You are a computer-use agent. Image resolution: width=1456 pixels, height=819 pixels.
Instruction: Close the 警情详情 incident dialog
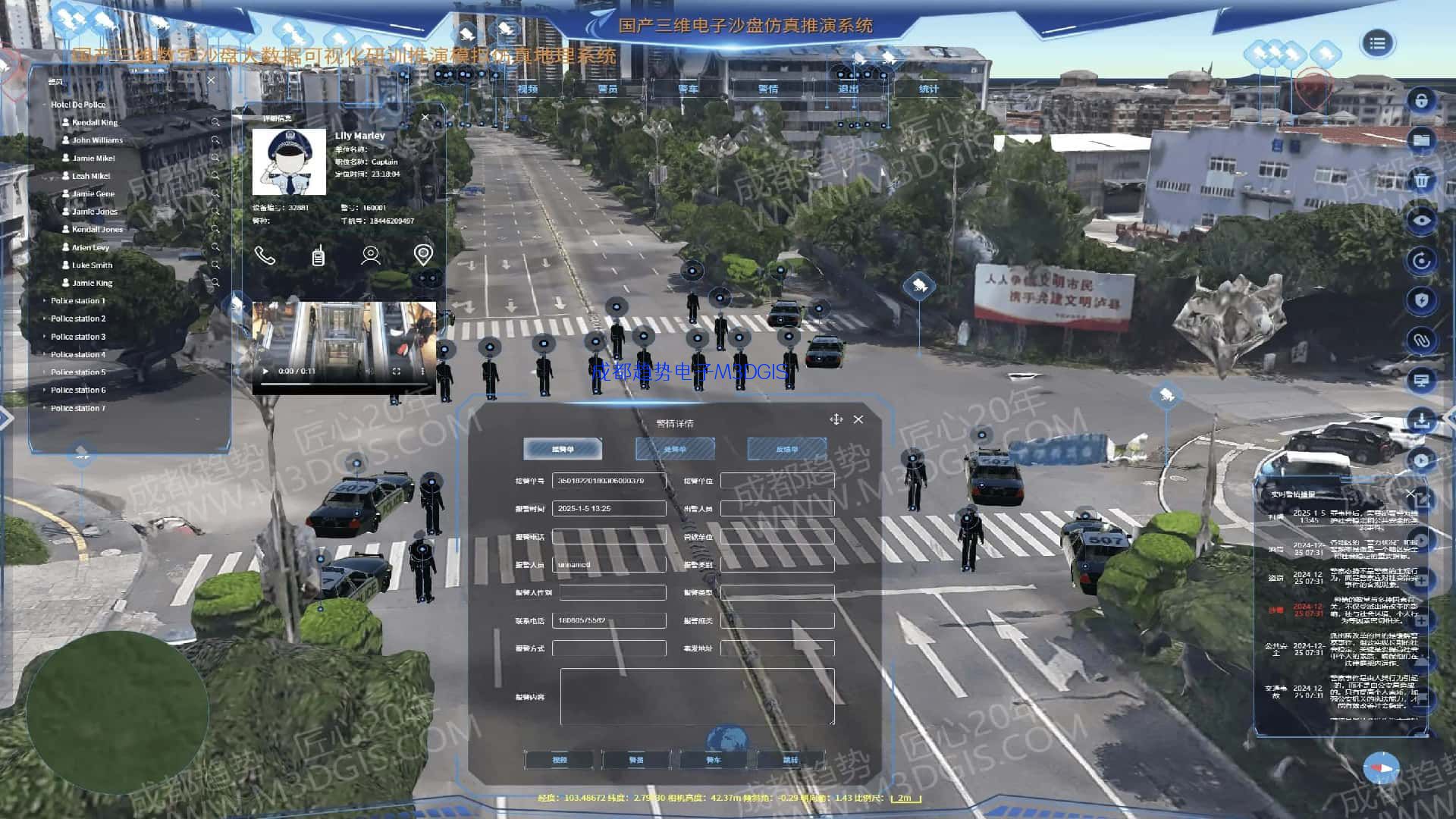pos(858,419)
